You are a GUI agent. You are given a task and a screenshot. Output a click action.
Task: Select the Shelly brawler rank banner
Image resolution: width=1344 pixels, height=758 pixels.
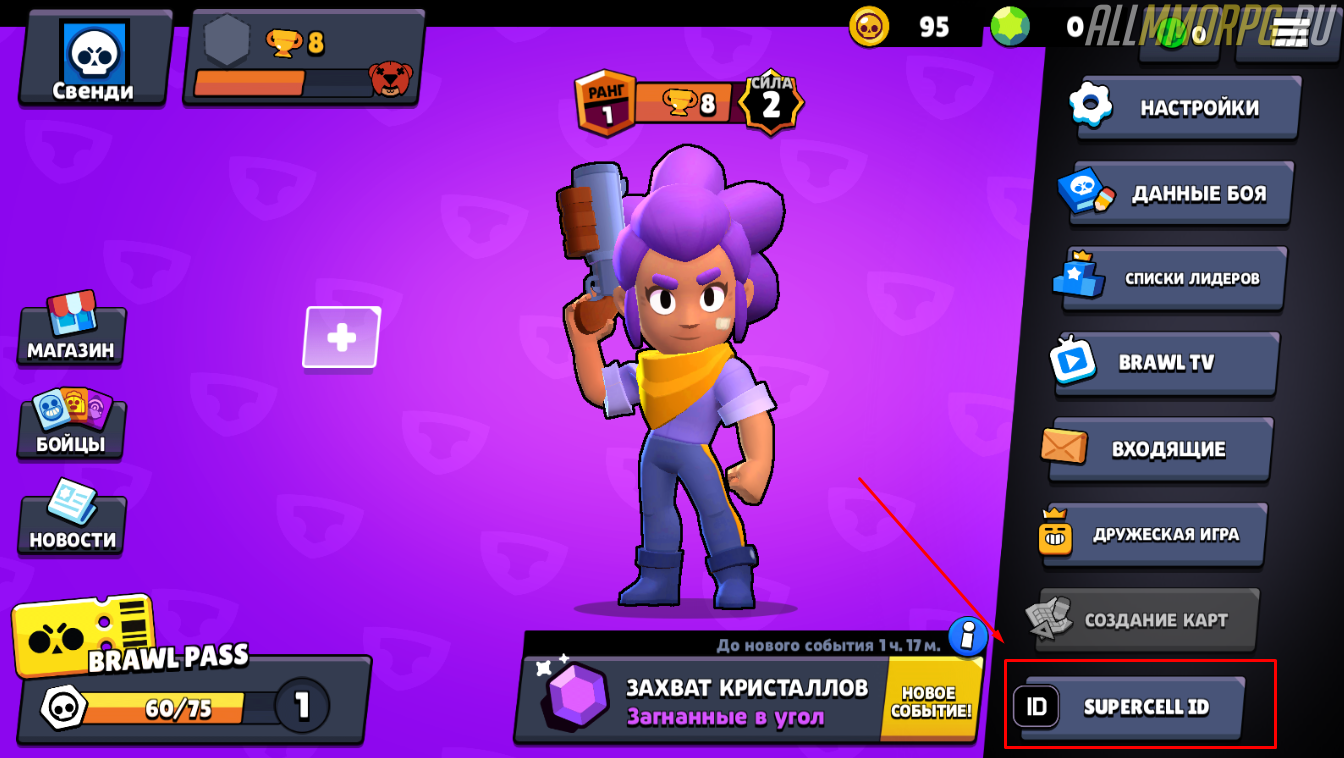688,103
